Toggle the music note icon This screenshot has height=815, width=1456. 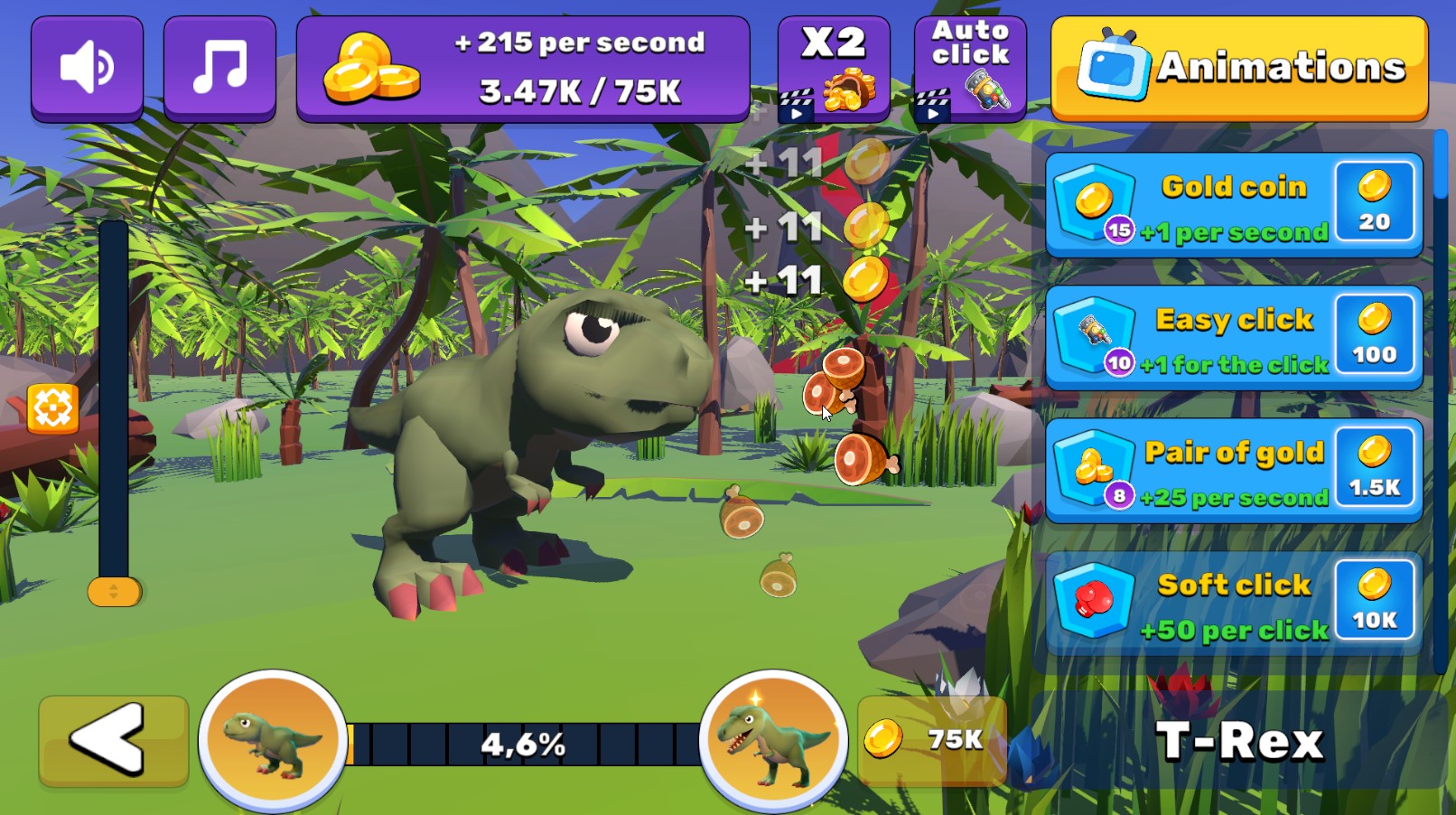pyautogui.click(x=219, y=66)
